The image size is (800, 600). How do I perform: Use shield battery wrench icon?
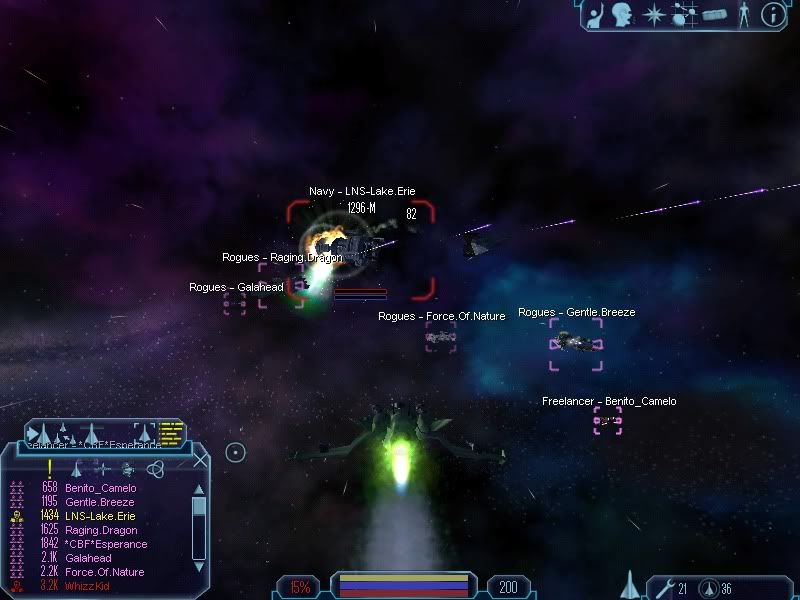[662, 587]
